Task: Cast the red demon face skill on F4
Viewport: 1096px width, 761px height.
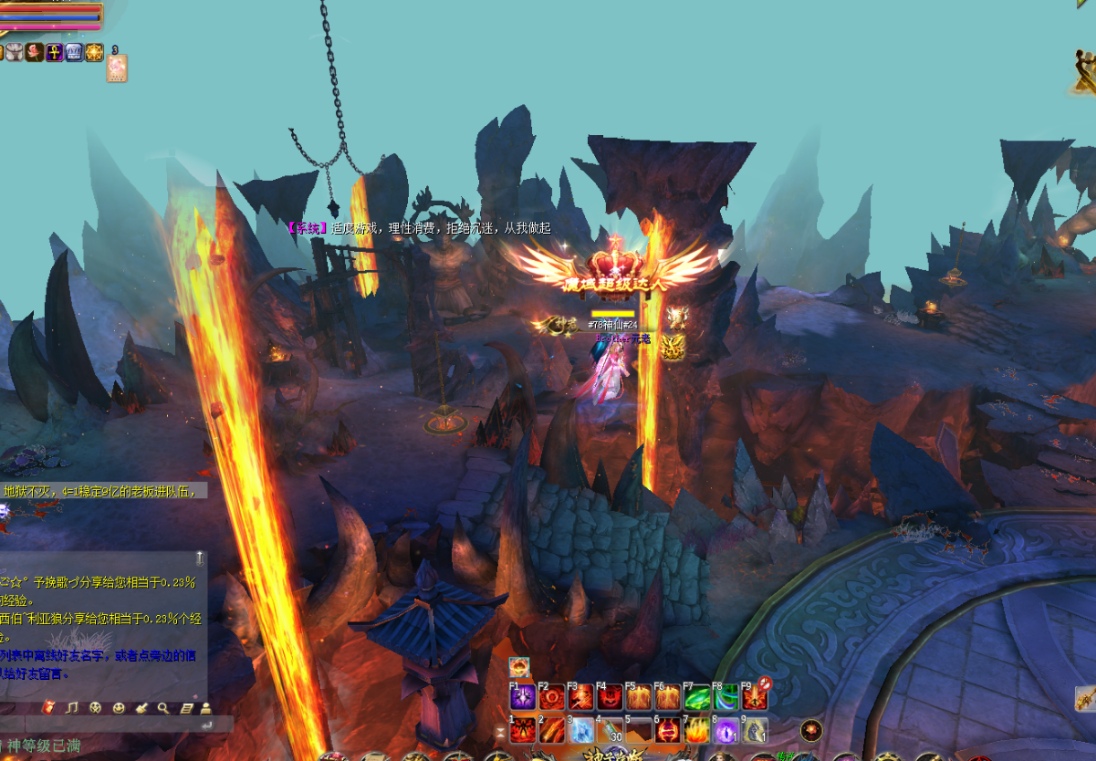Action: pos(610,698)
